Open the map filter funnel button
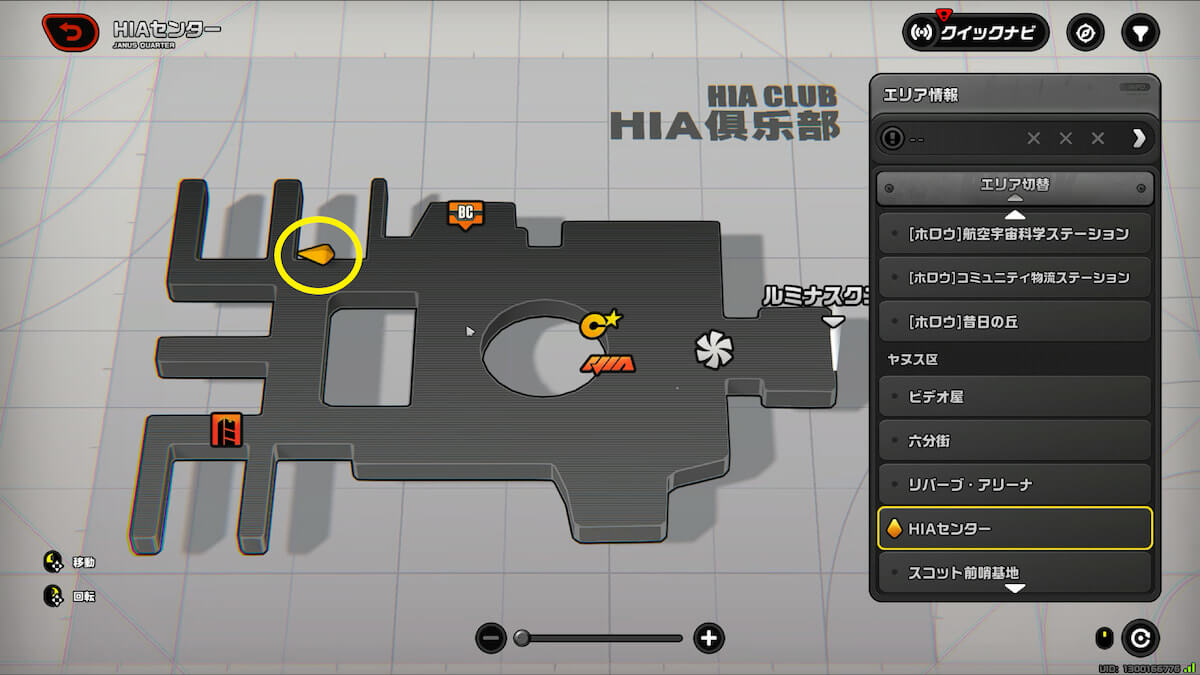Image resolution: width=1200 pixels, height=675 pixels. pos(1139,32)
